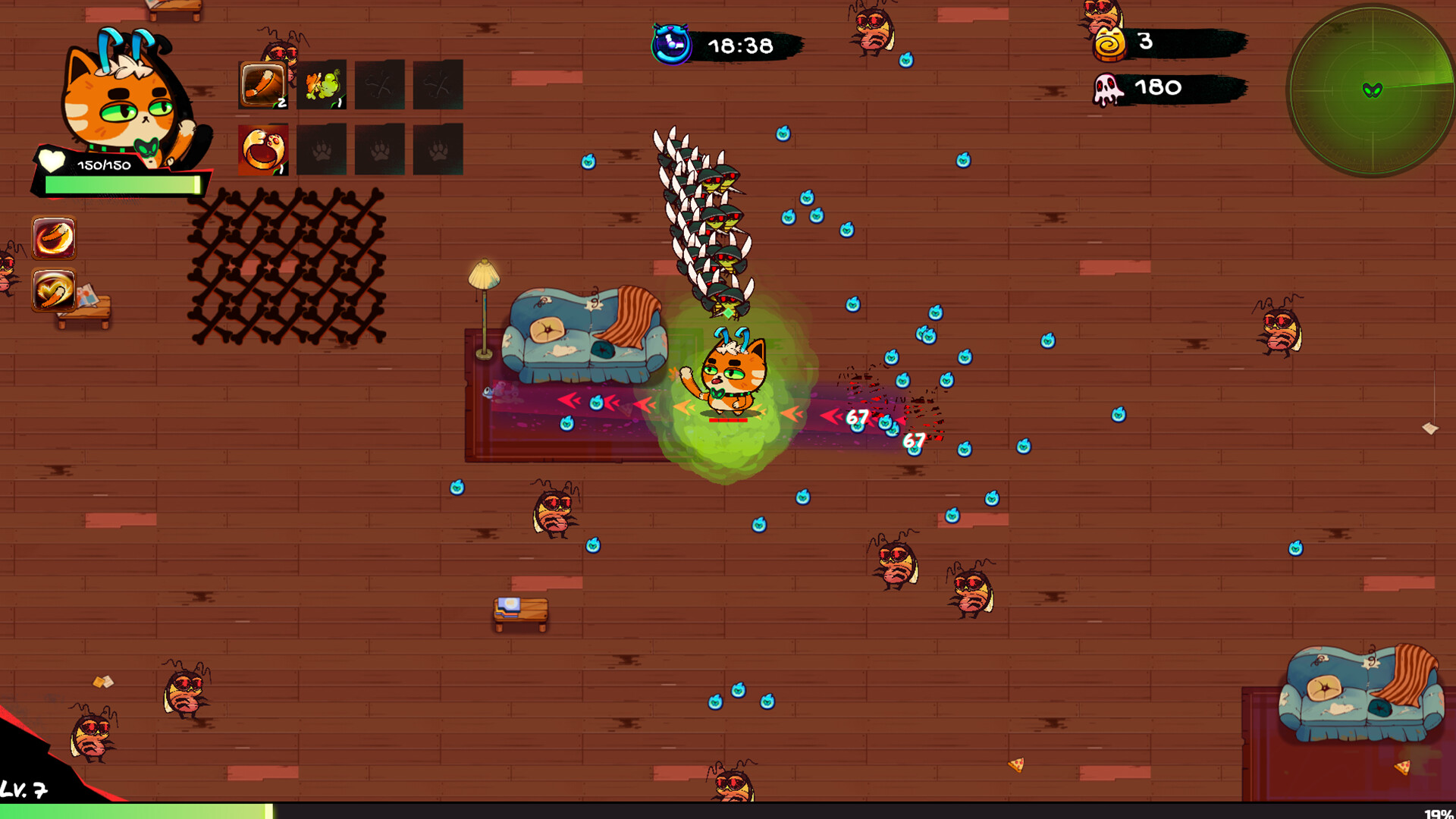The height and width of the screenshot is (819, 1456).
Task: Toggle the first empty bone weapon slot
Action: coord(381,83)
